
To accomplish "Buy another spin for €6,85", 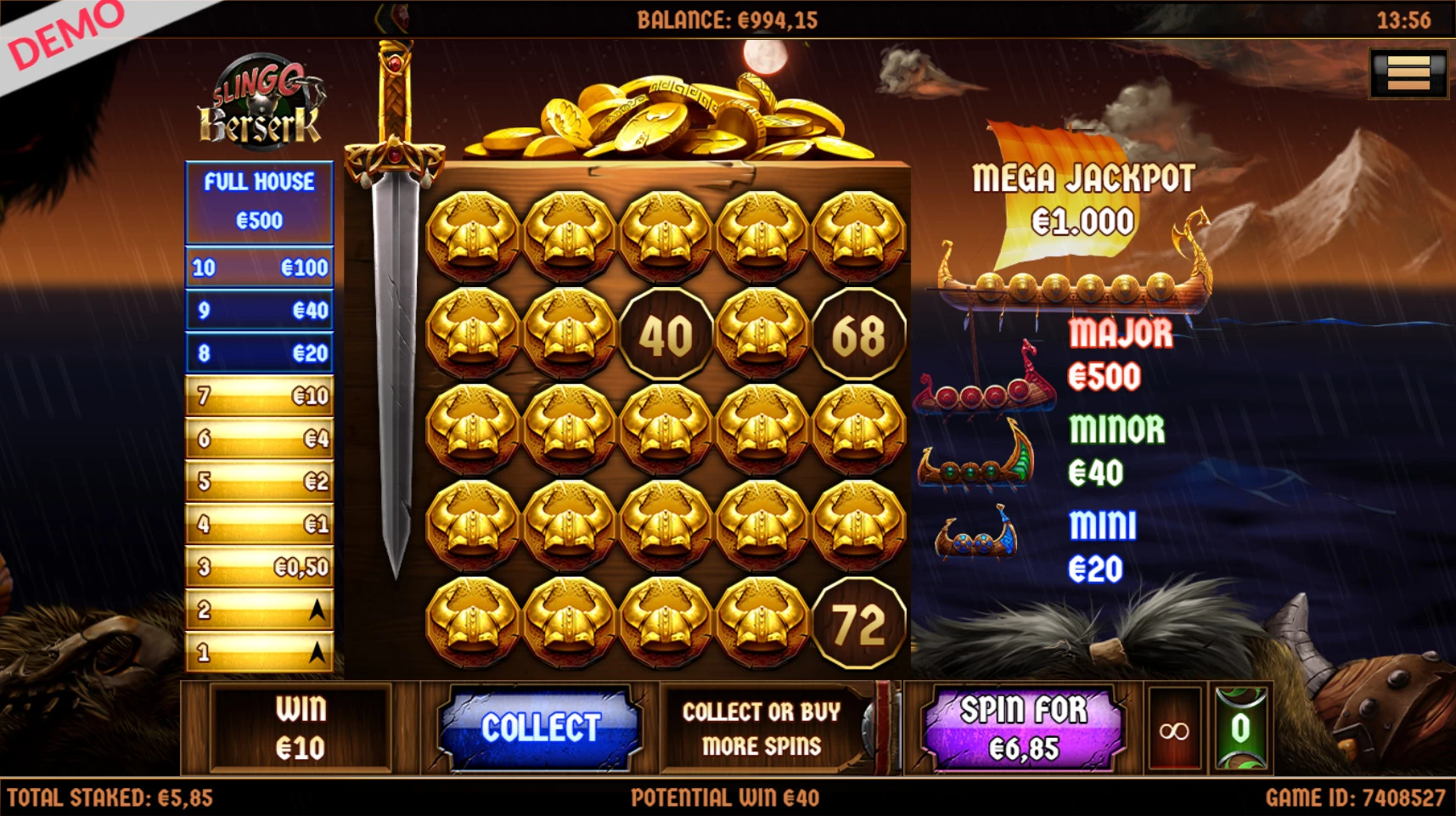I will tap(1023, 729).
